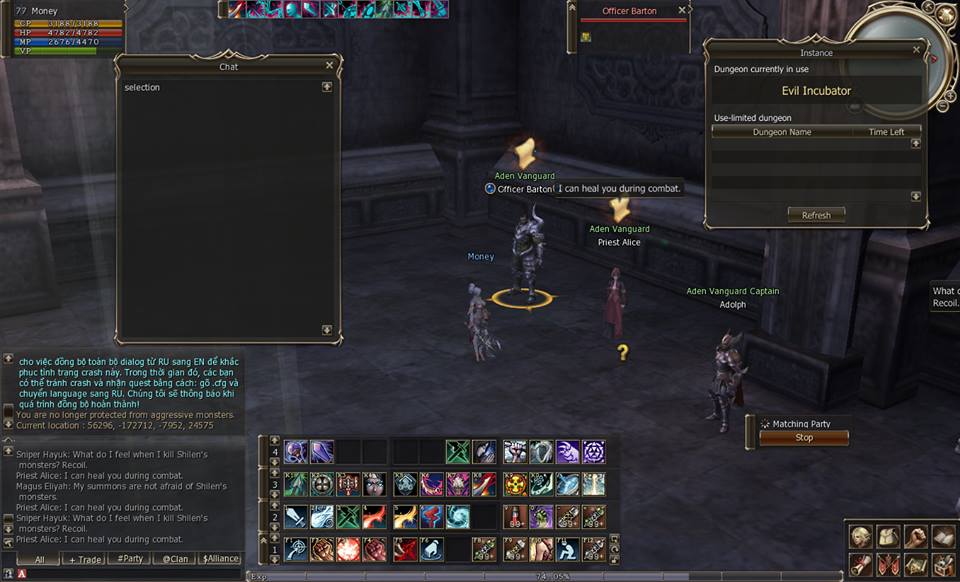Image resolution: width=960 pixels, height=582 pixels.
Task: Close the Instance window
Action: (x=916, y=49)
